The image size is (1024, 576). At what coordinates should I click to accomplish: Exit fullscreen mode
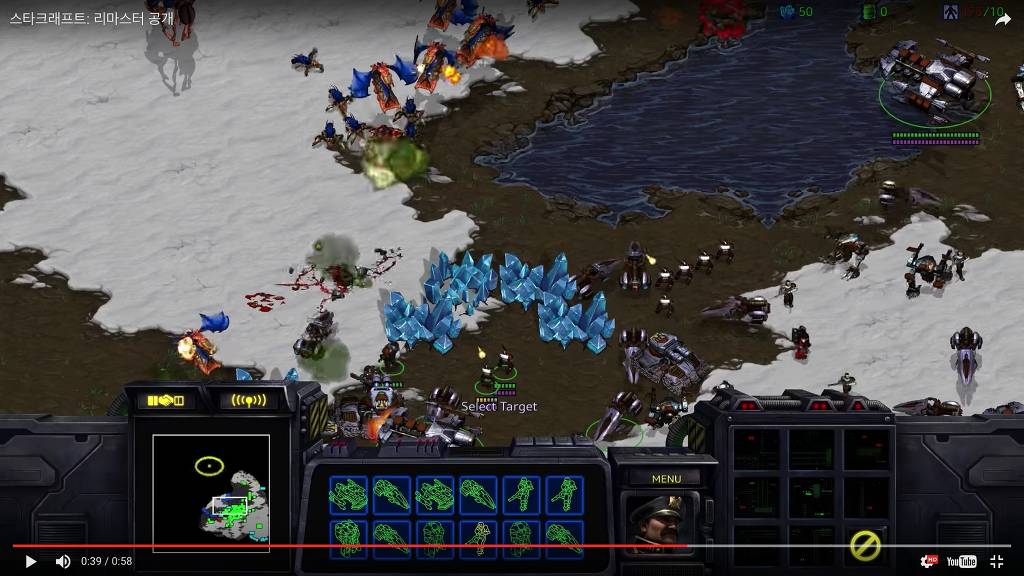tap(997, 562)
